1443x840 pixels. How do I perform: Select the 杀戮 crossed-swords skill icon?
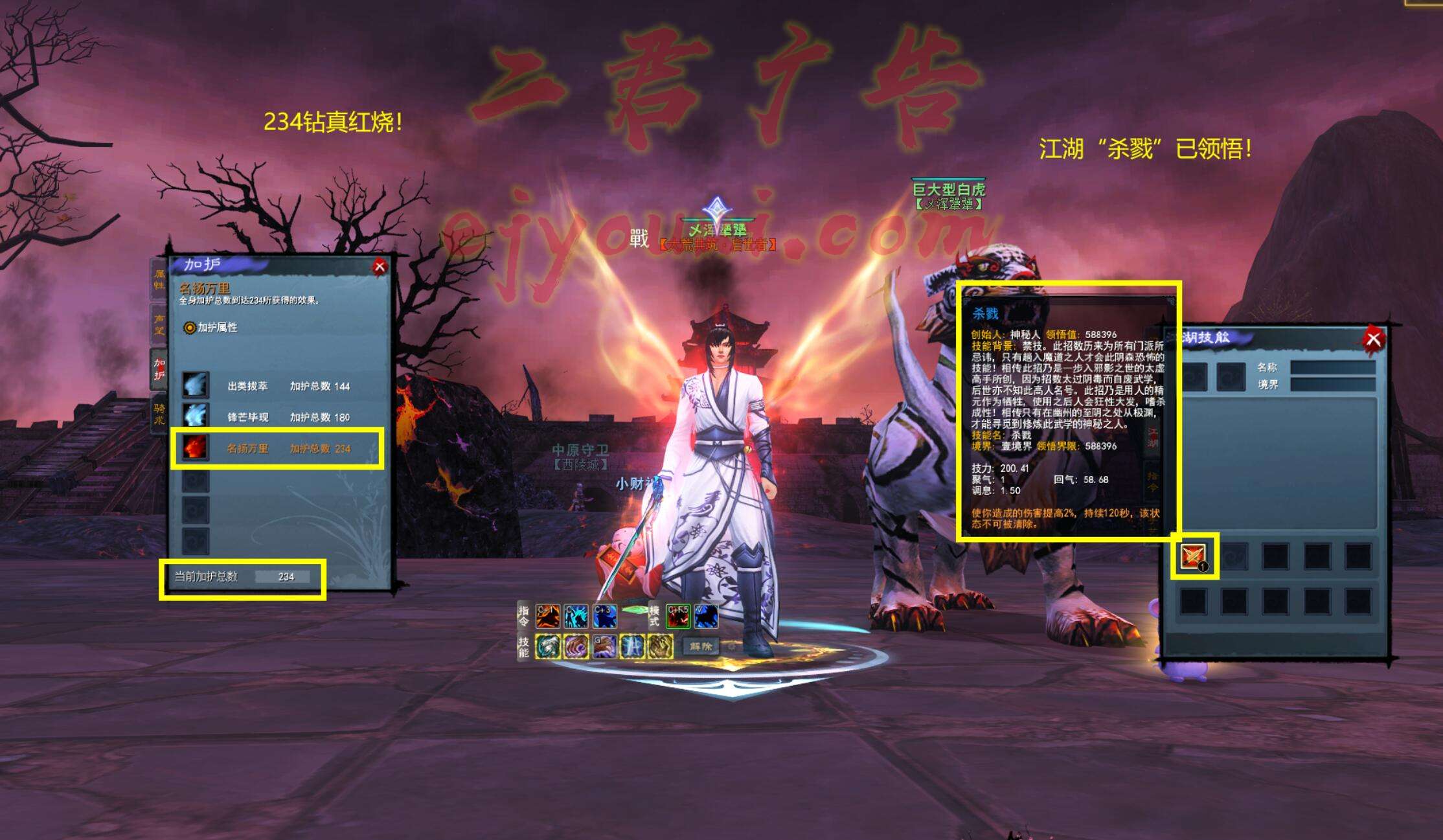pyautogui.click(x=1193, y=556)
